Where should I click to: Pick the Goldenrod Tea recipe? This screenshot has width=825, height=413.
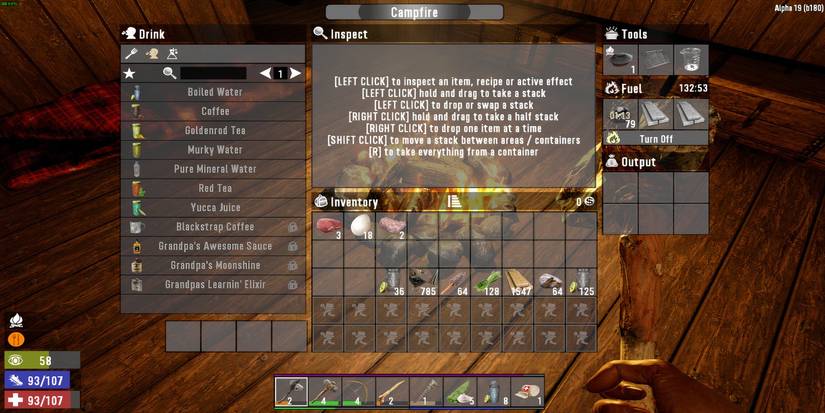point(214,131)
